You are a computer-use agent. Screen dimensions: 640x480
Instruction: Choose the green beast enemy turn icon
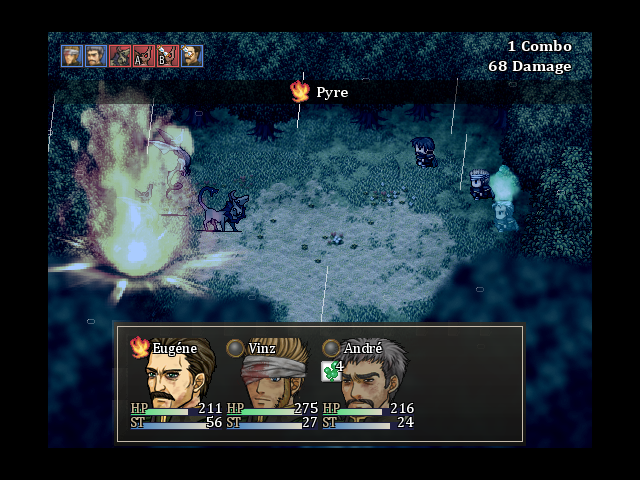119,56
